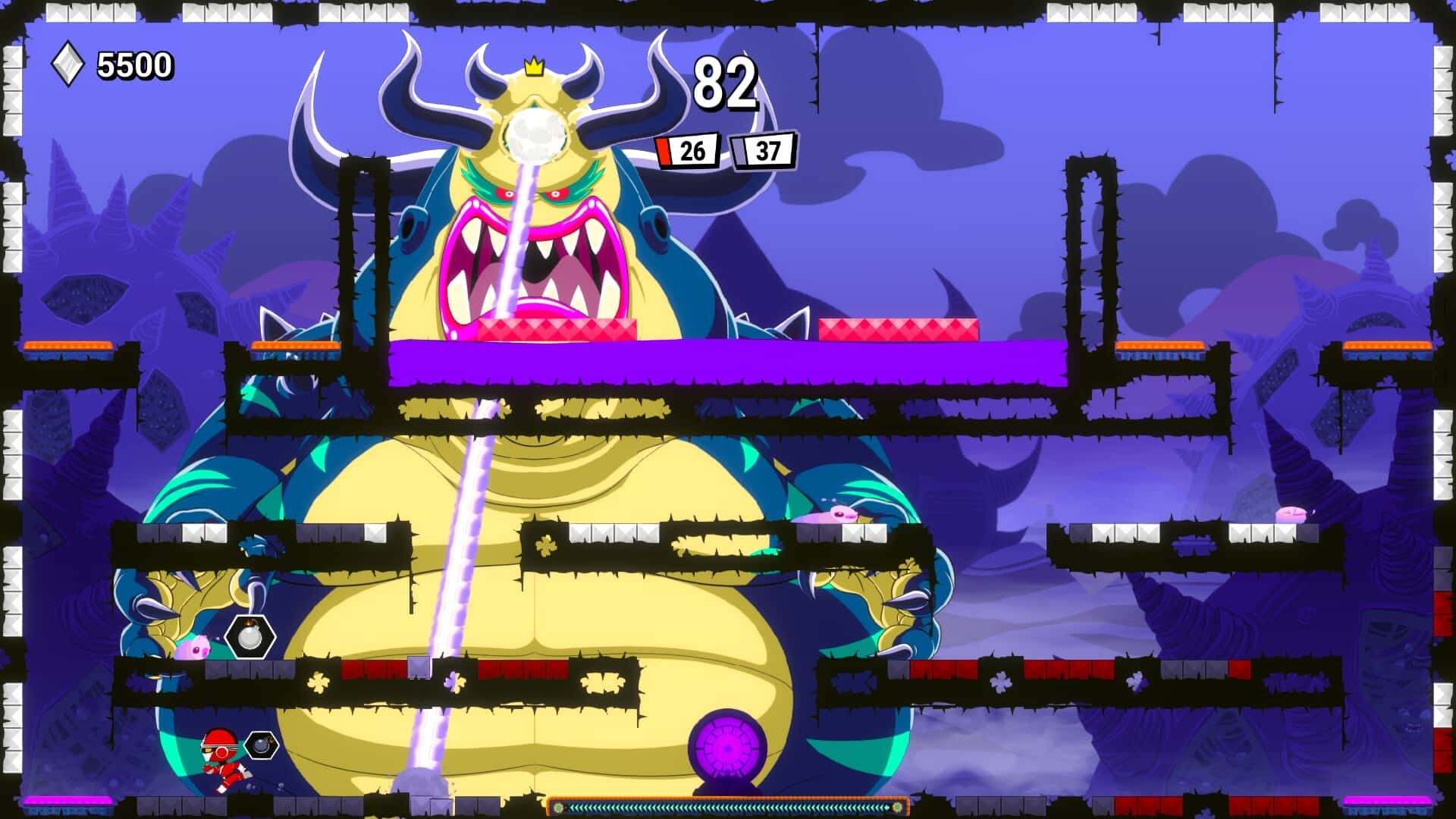Click the crown on the boss's head
1456x819 pixels.
[x=535, y=67]
